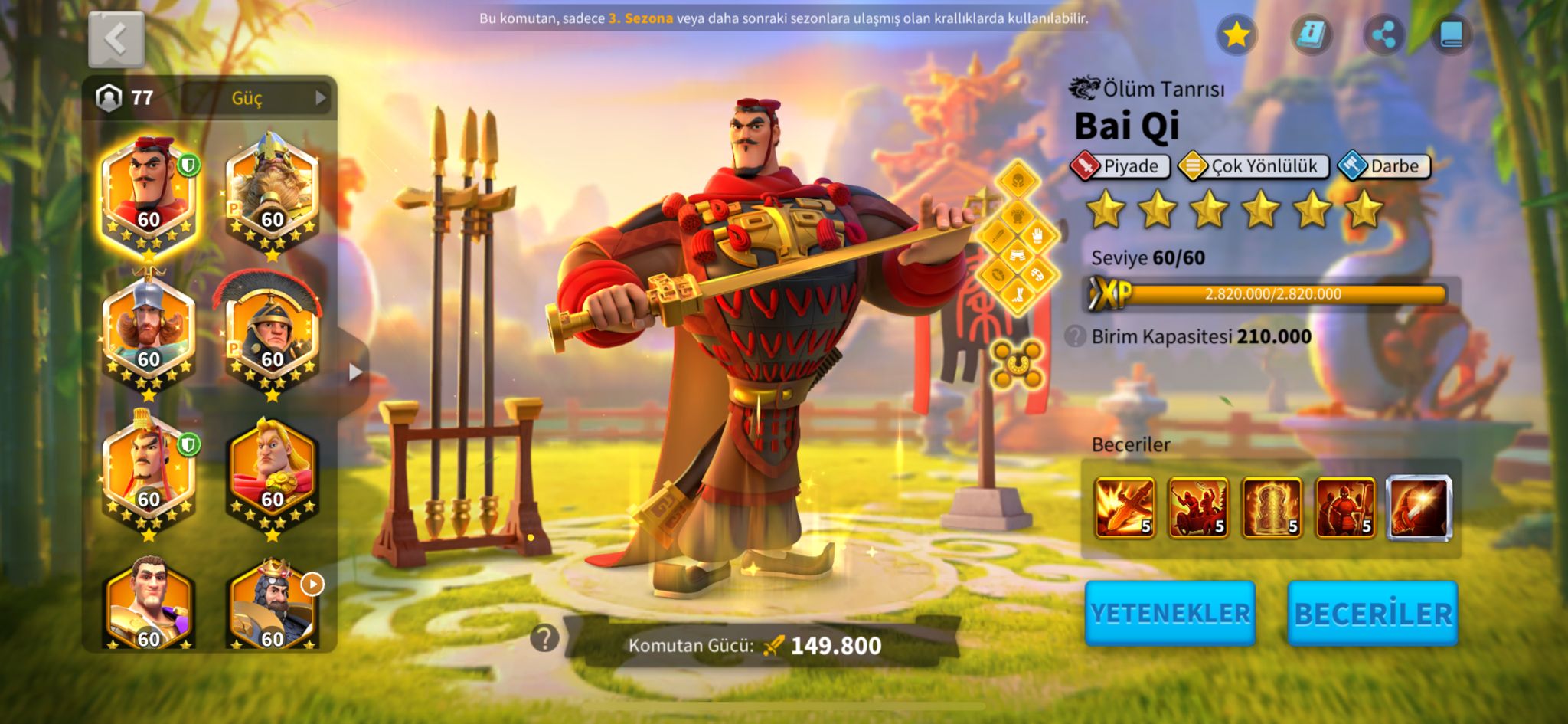Open the YETENEKLER screen
Screen dimensions: 1568x724
click(1169, 614)
